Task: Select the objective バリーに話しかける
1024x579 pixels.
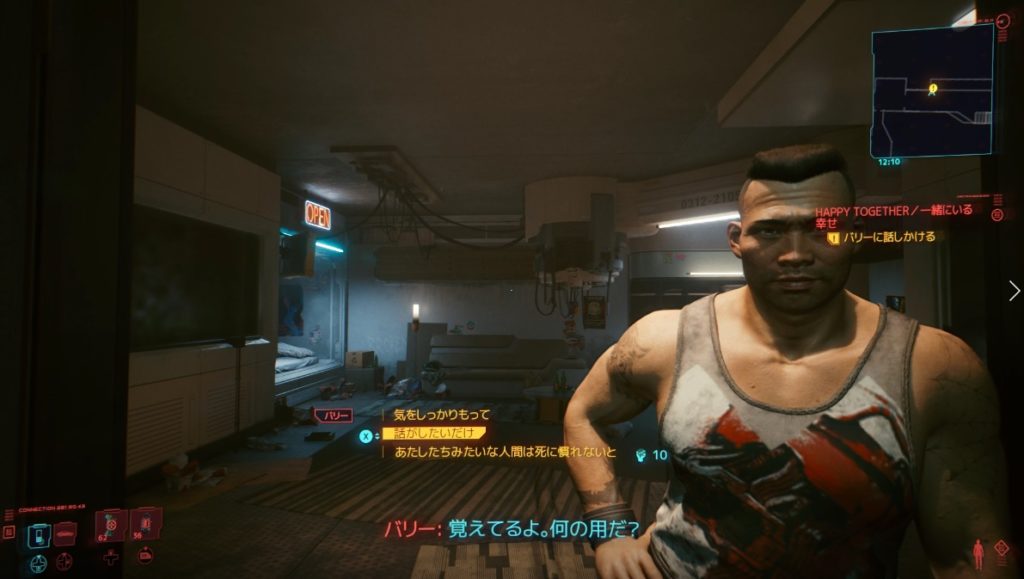Action: tap(888, 237)
